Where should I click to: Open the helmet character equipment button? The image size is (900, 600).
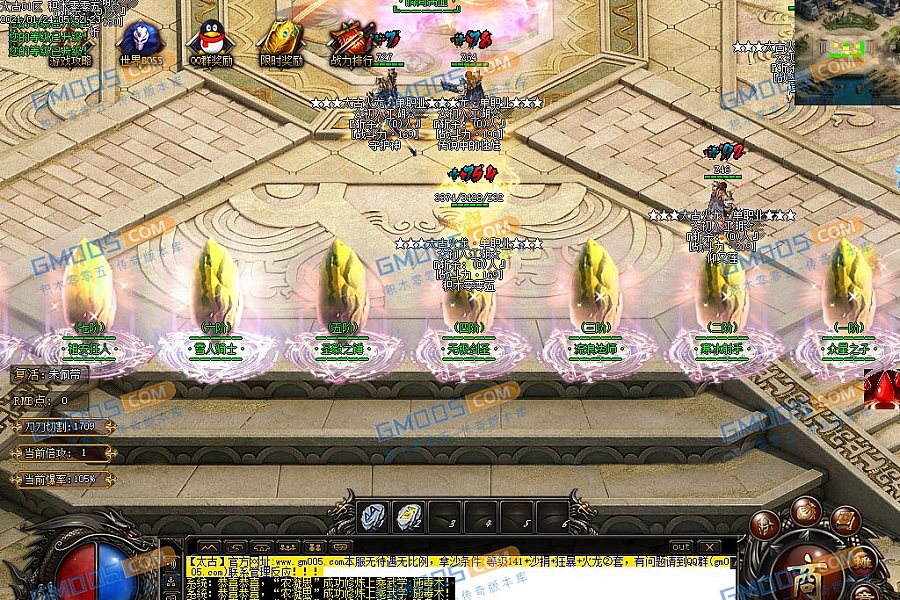click(x=766, y=524)
